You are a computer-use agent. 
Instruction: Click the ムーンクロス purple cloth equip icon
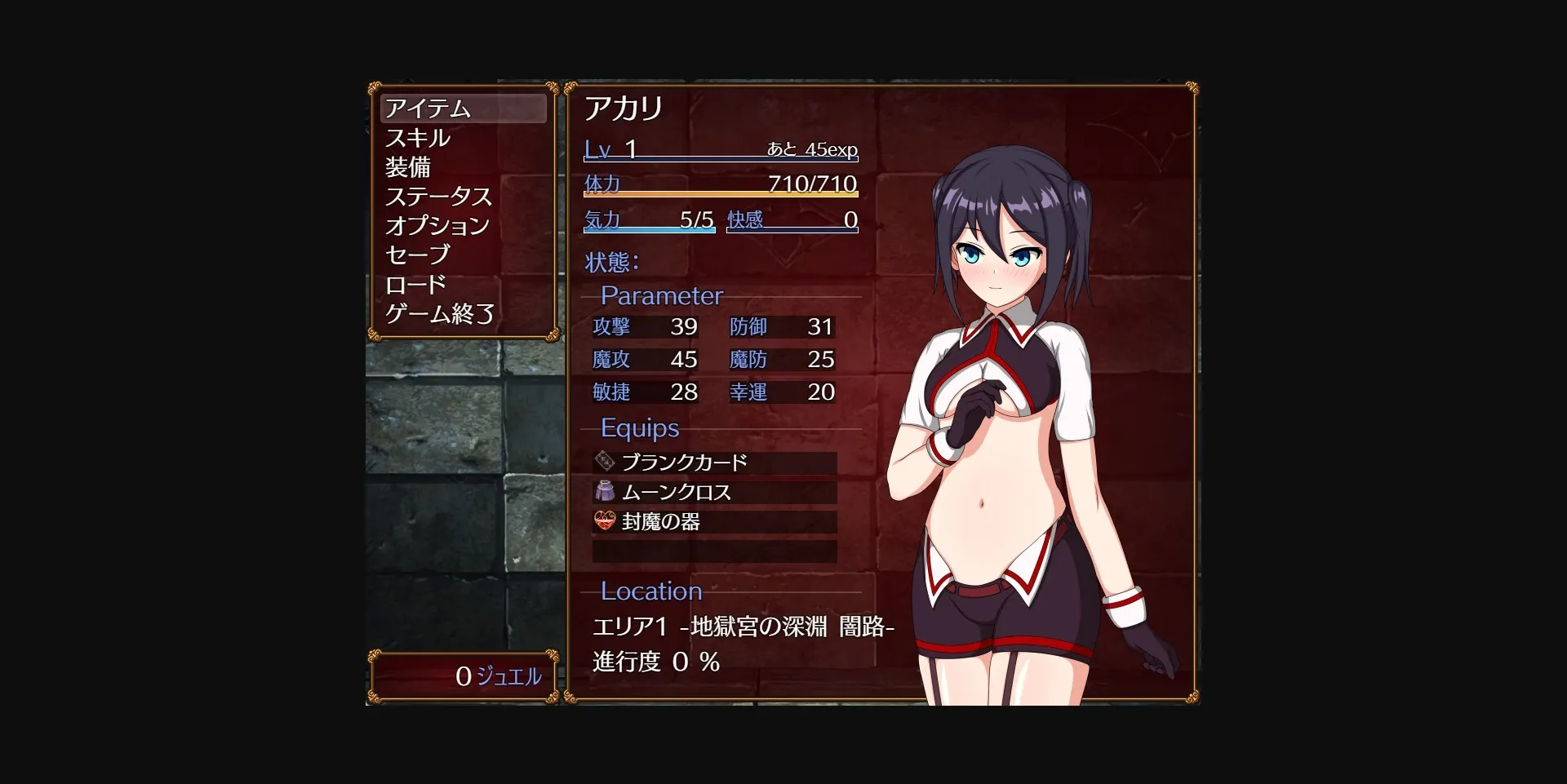pos(603,491)
